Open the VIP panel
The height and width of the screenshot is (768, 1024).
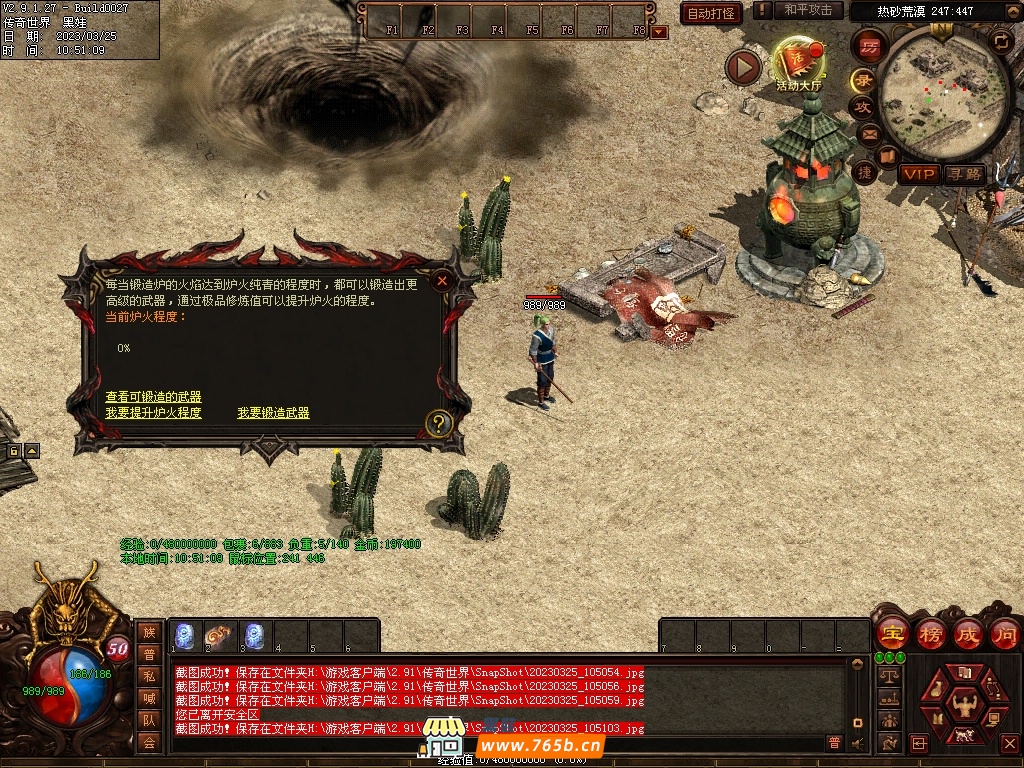[918, 174]
